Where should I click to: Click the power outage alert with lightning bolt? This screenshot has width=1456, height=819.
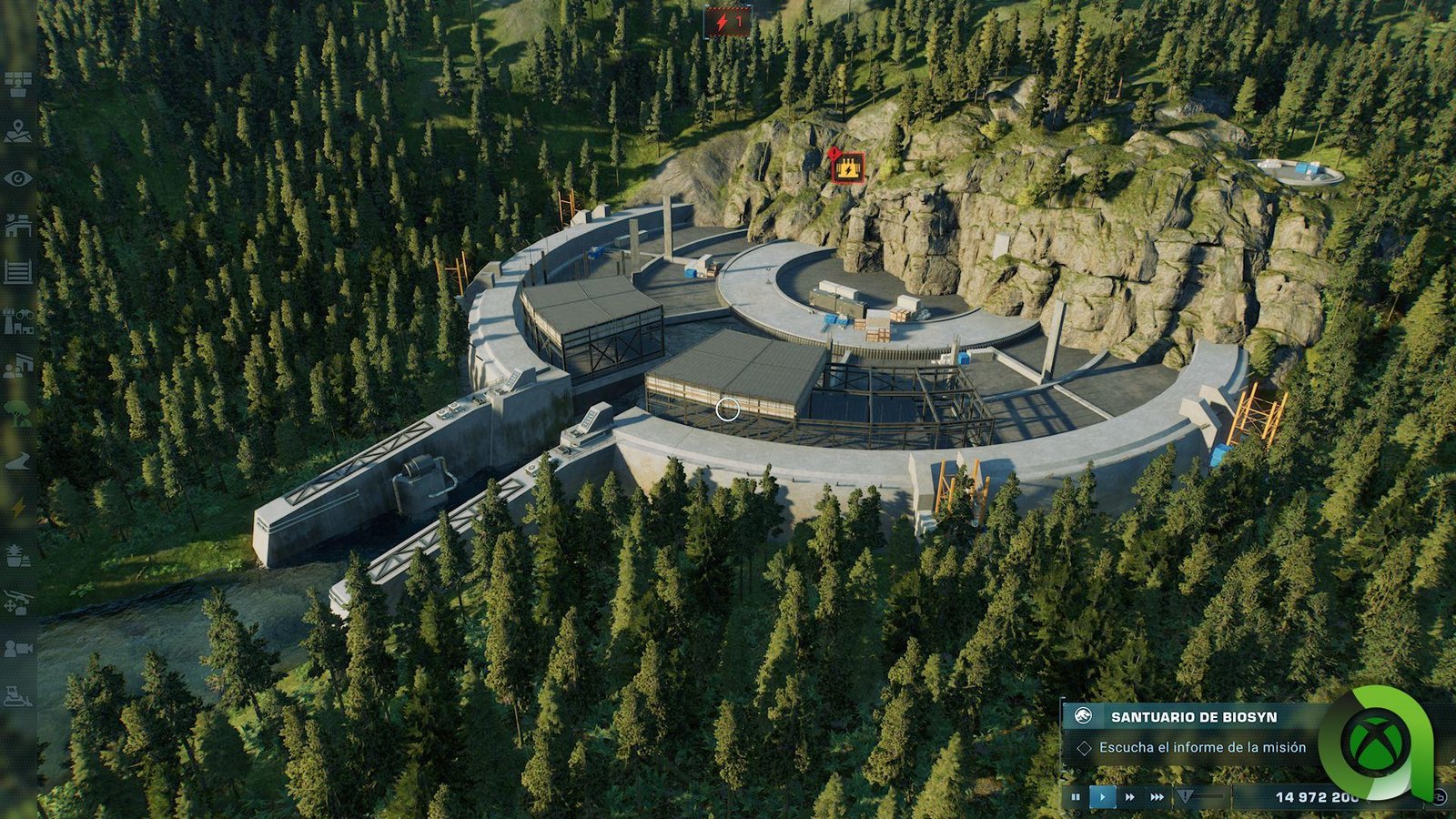point(728,21)
